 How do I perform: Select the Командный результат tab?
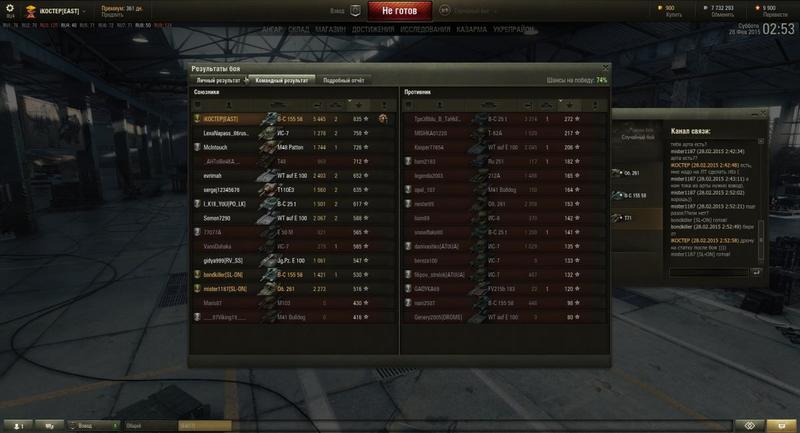(283, 79)
